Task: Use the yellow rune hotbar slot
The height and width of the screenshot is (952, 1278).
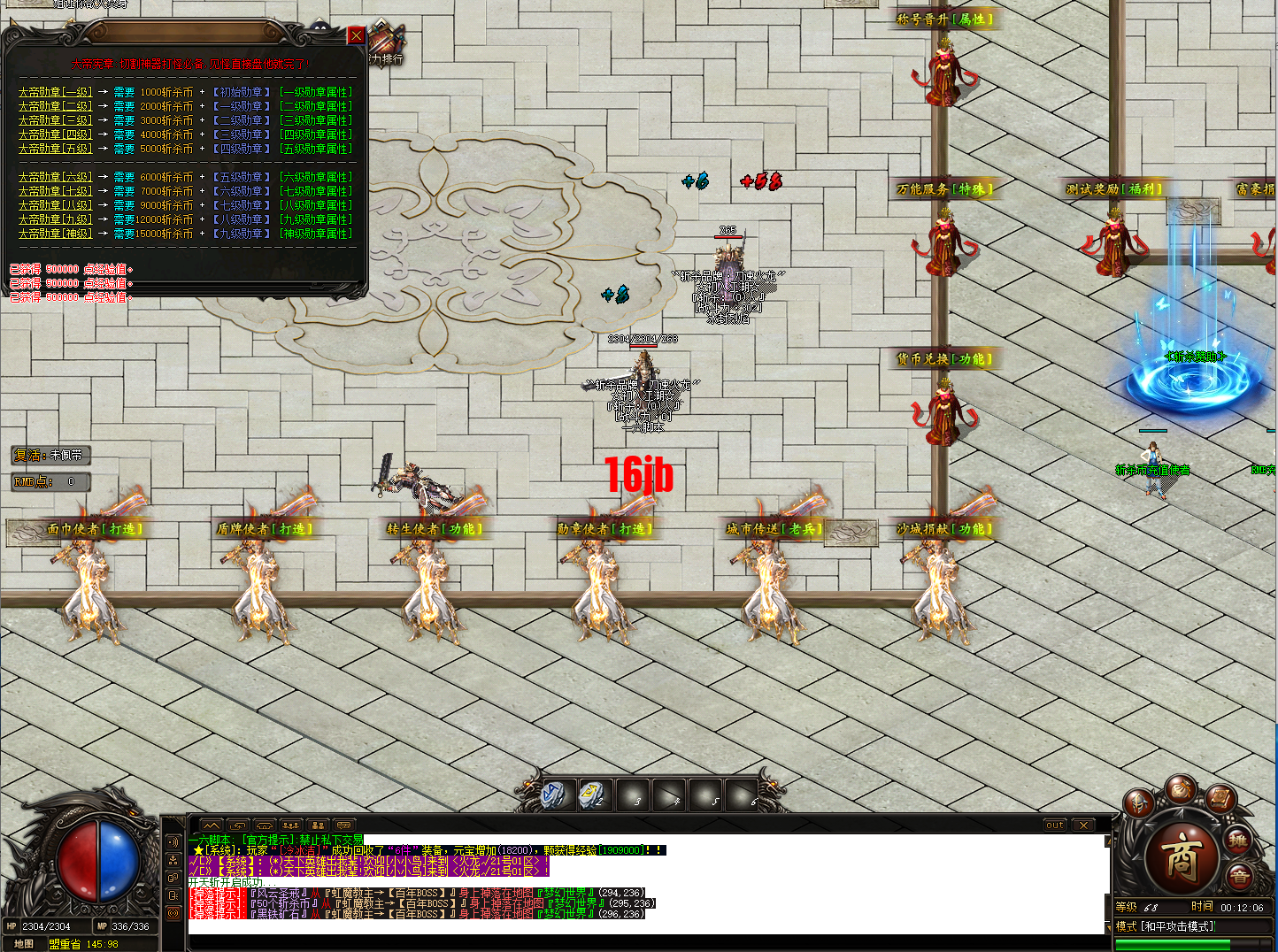Action: click(590, 795)
